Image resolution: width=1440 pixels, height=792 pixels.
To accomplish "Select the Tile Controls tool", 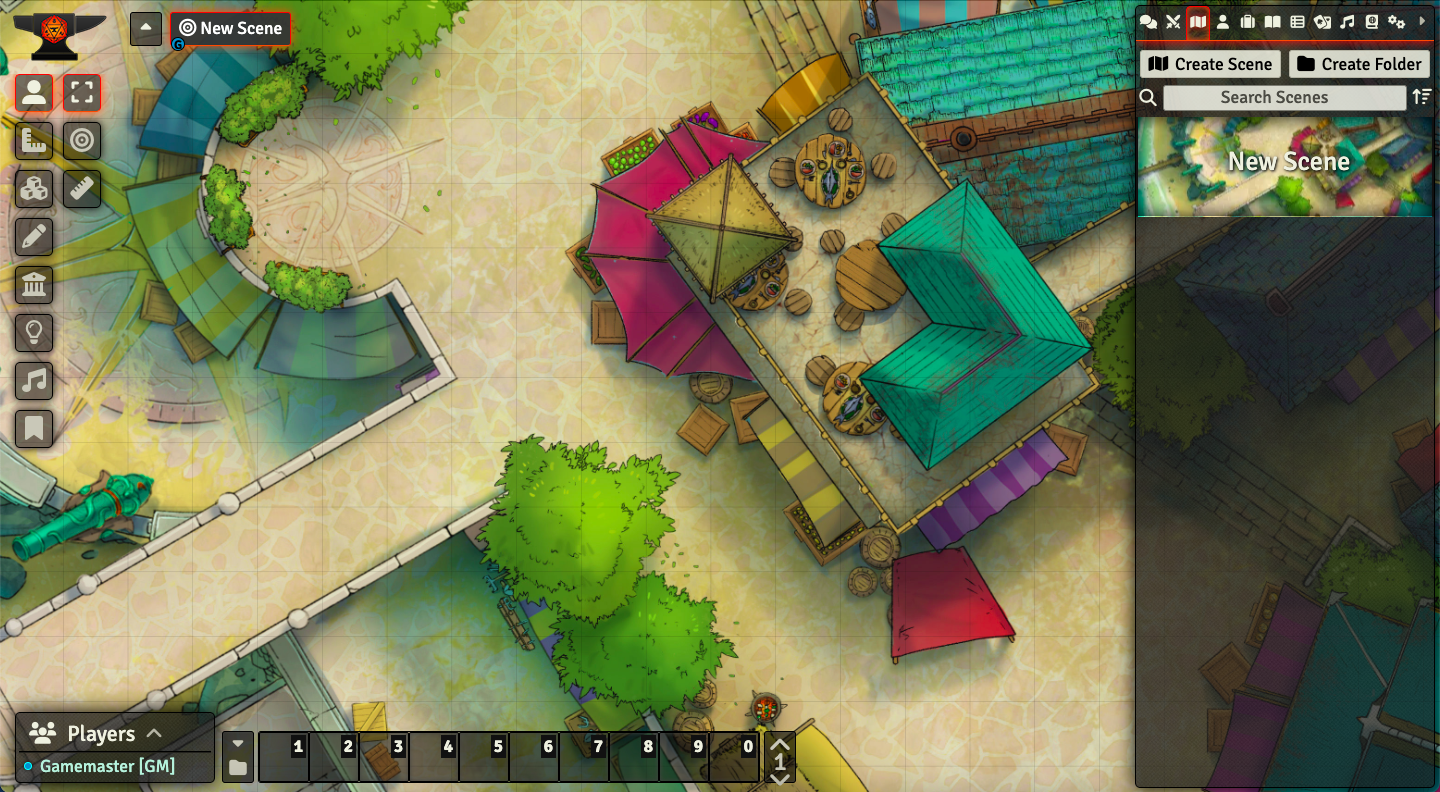I will pyautogui.click(x=34, y=189).
